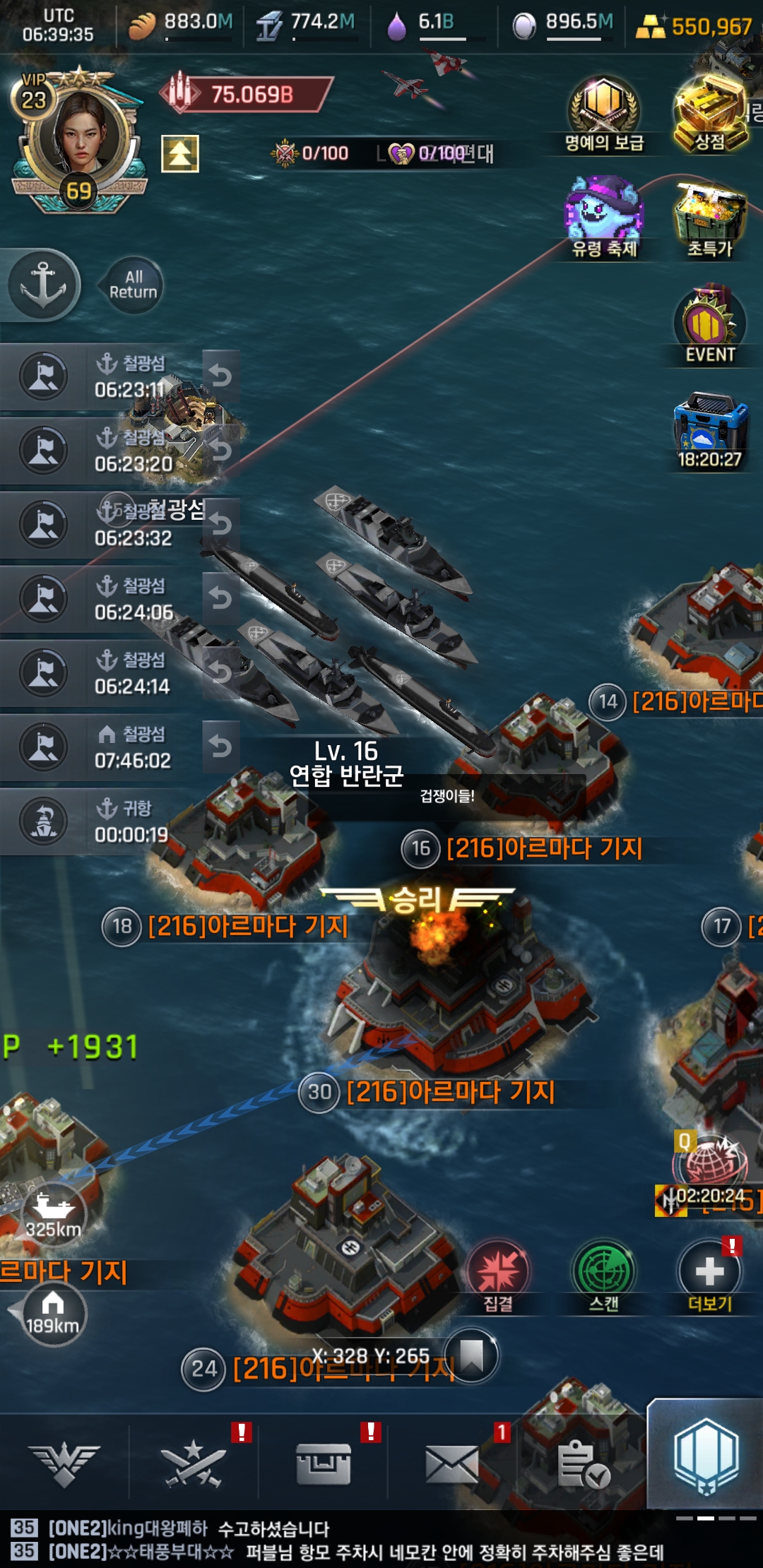The image size is (763, 1568).
Task: Open the crossed swords battle menu
Action: click(x=193, y=1462)
